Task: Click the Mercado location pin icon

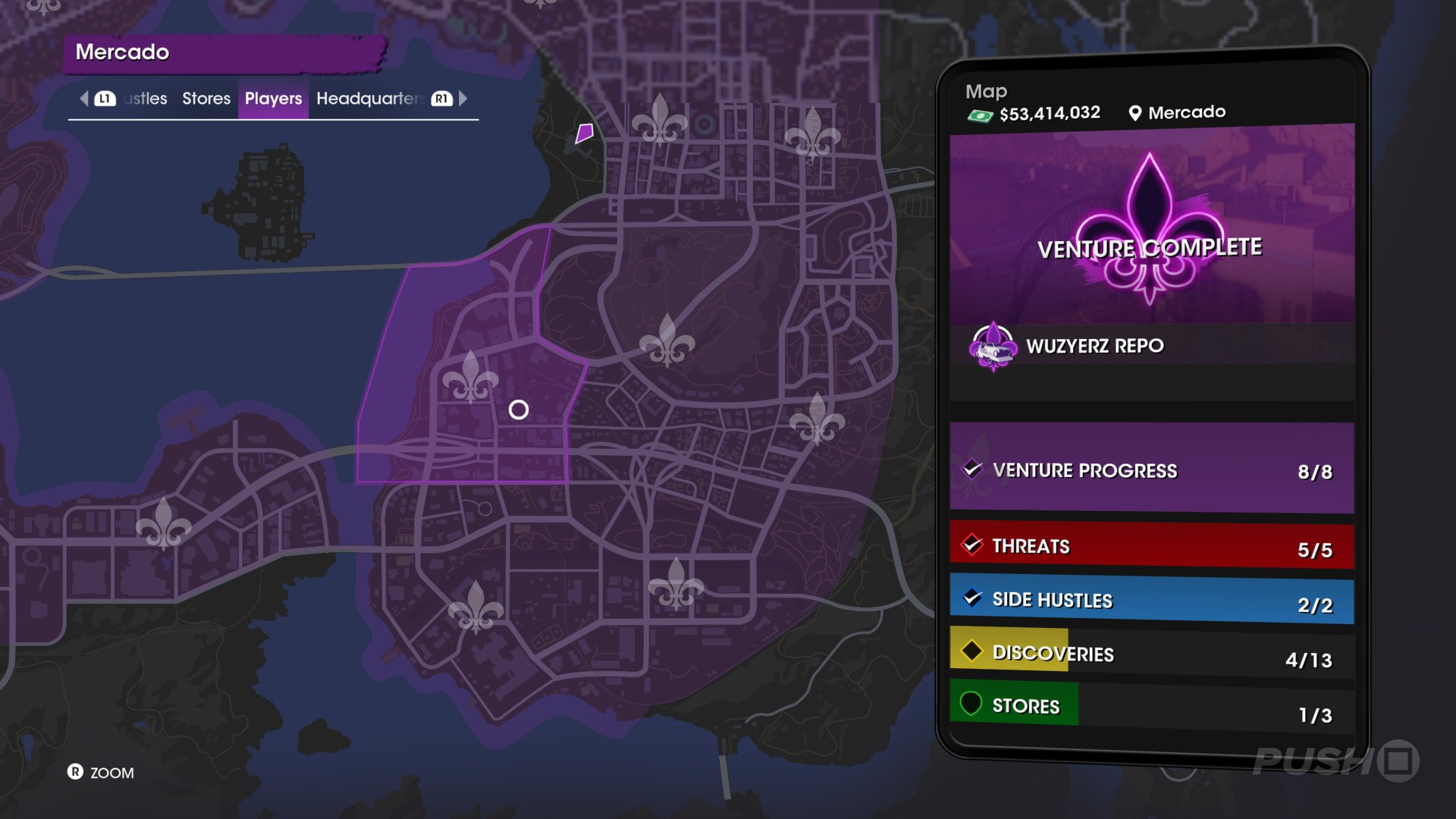Action: [x=1134, y=111]
